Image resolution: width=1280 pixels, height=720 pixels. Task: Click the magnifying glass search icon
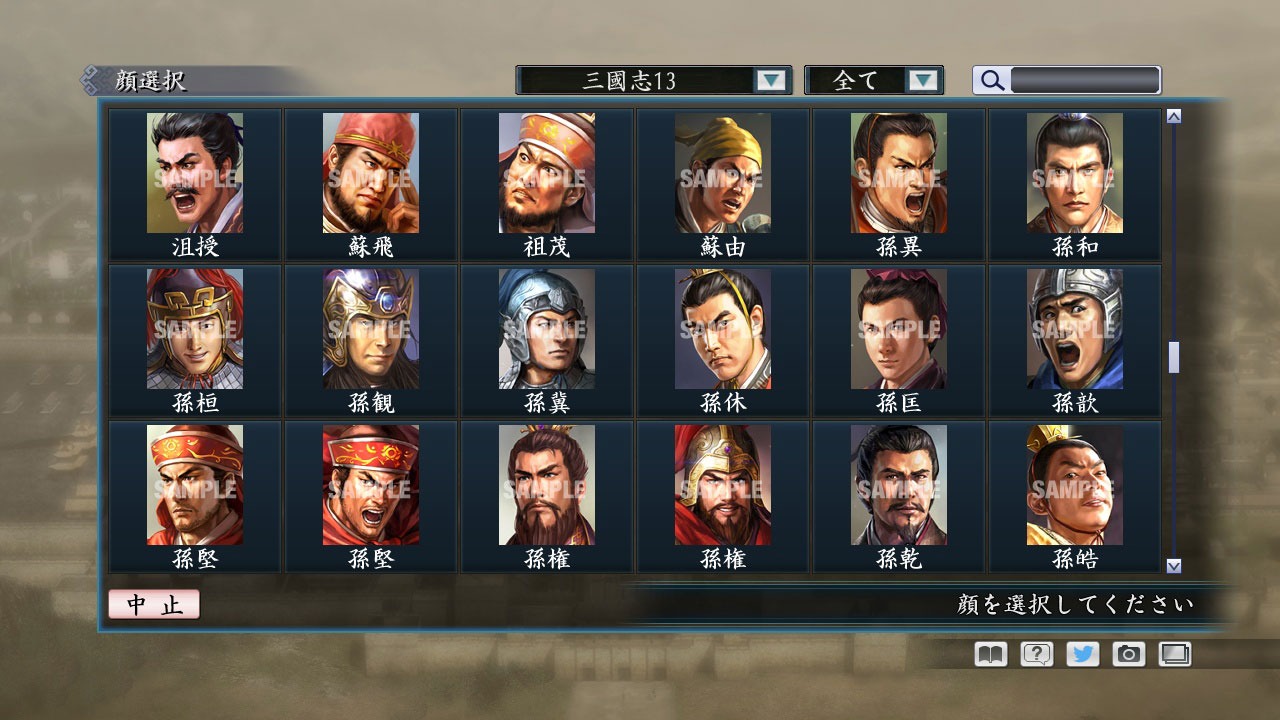pos(990,80)
